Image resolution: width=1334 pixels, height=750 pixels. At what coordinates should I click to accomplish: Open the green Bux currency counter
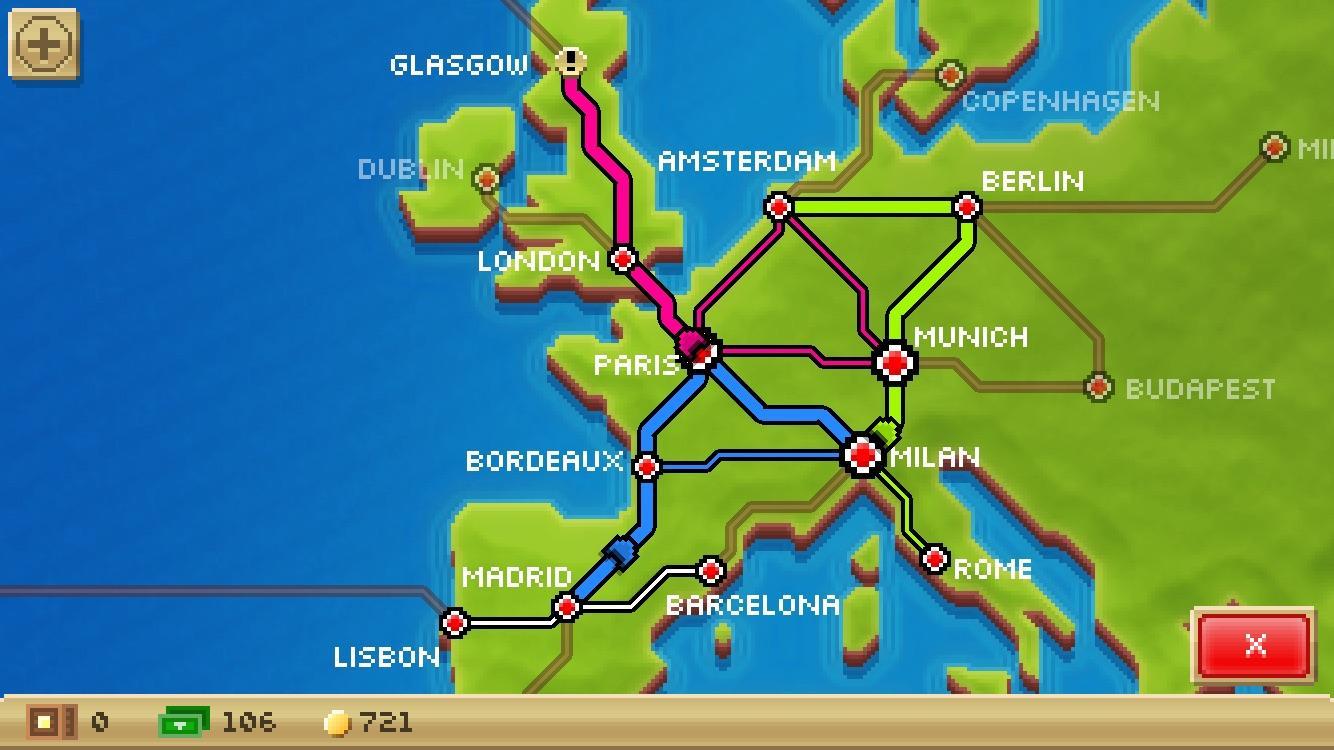pos(185,722)
